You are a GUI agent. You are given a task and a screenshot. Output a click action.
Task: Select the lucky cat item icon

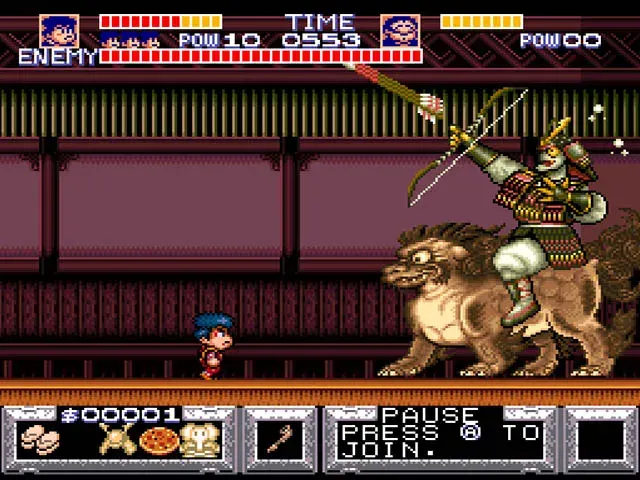point(198,440)
